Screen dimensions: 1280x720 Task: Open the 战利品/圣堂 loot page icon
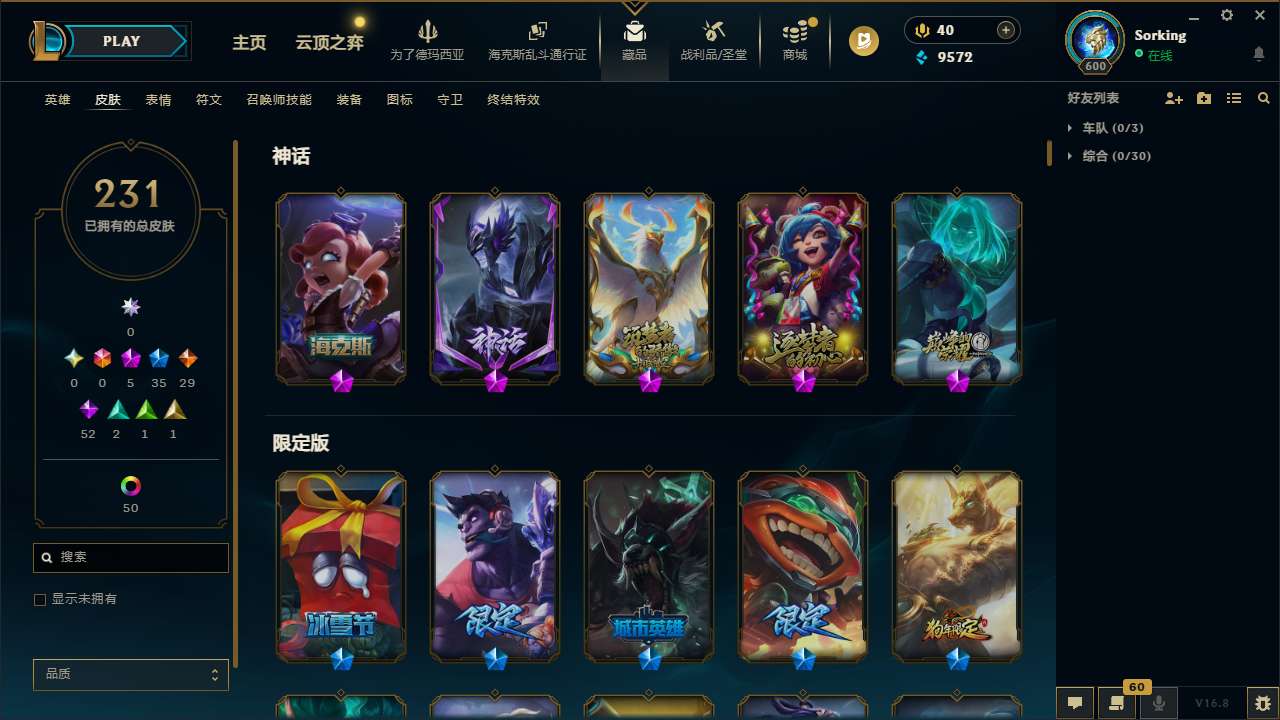click(713, 35)
